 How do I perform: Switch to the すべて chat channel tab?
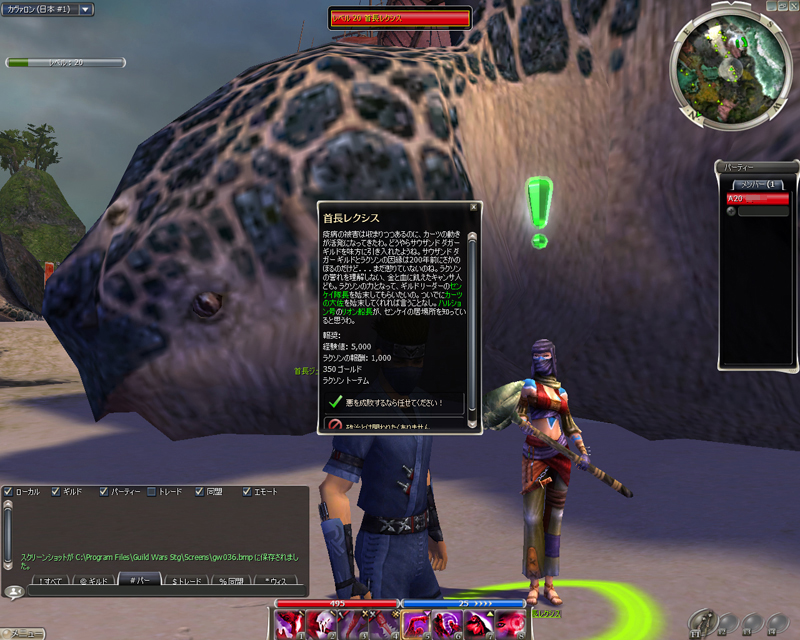pyautogui.click(x=50, y=580)
